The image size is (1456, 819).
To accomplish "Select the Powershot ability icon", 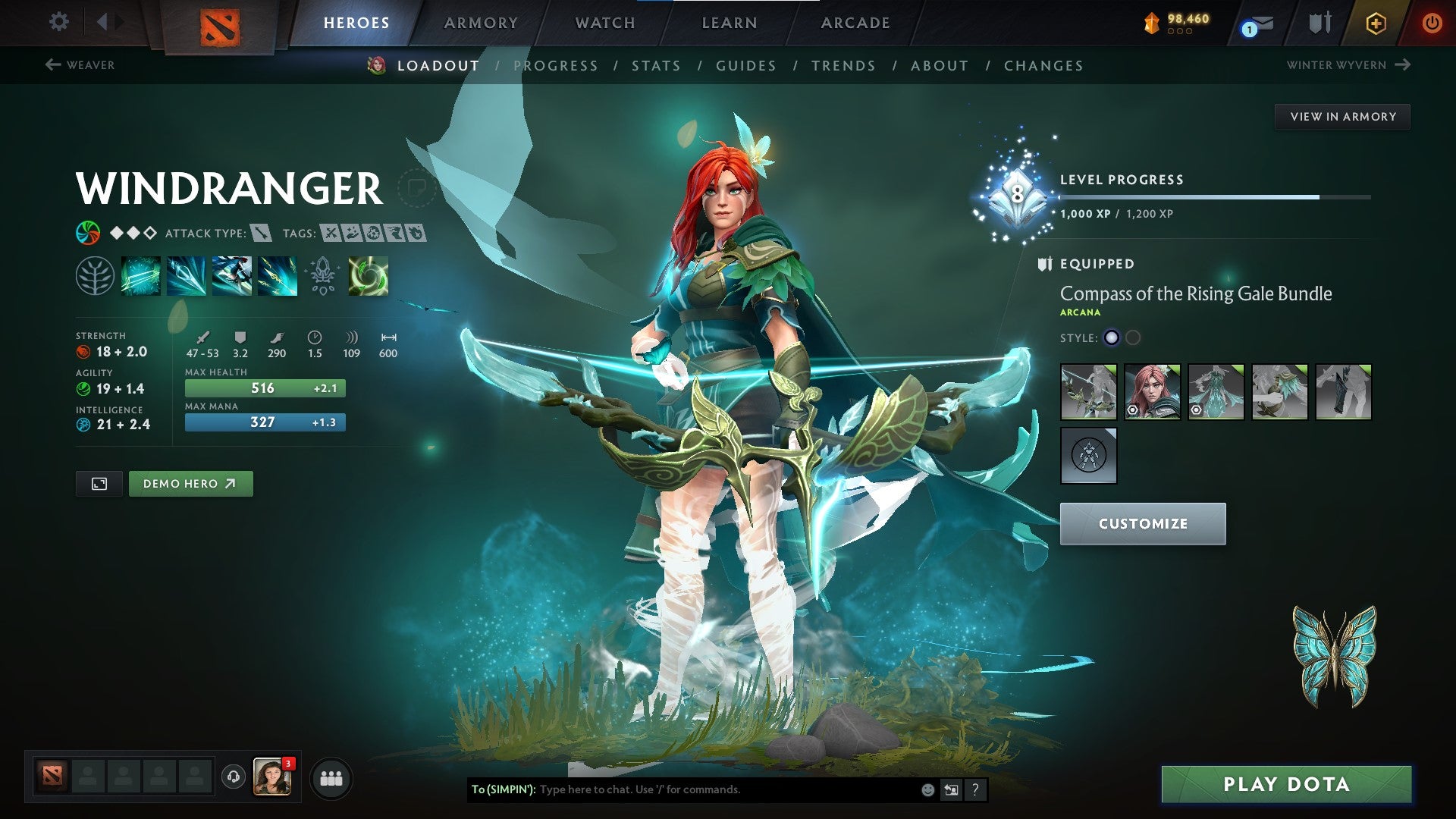I will [187, 277].
